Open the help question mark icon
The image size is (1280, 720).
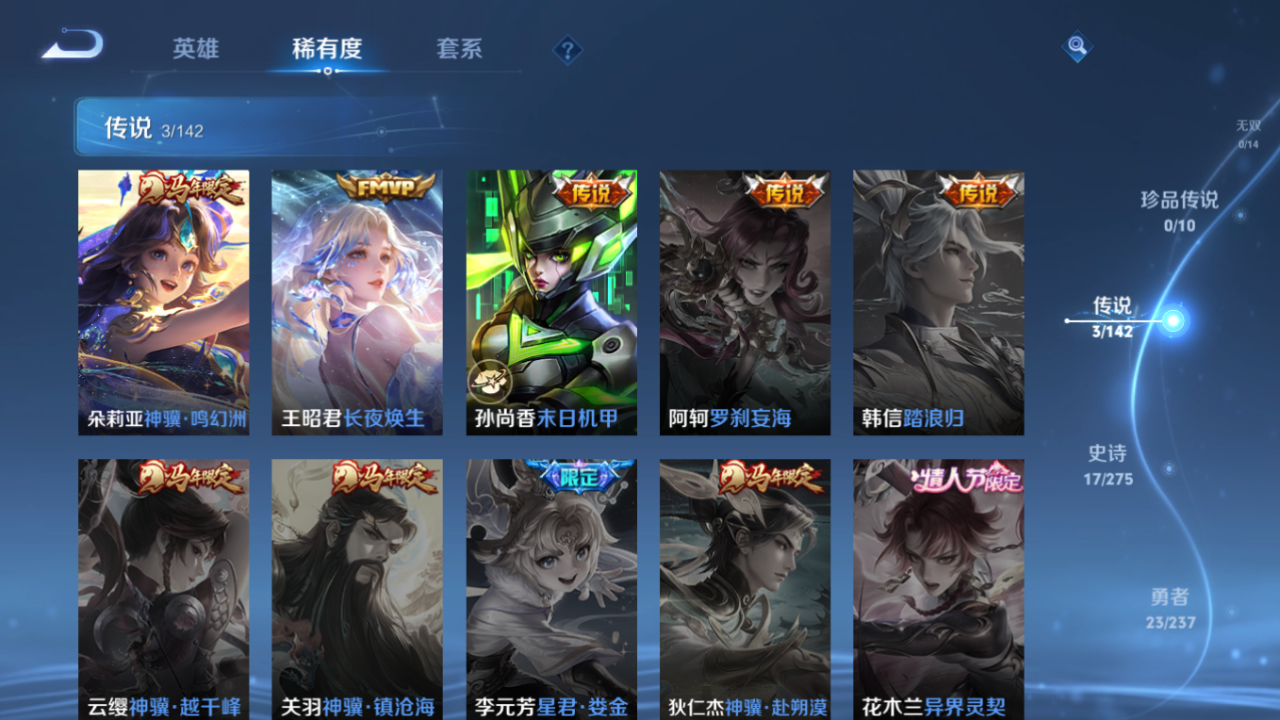[566, 48]
